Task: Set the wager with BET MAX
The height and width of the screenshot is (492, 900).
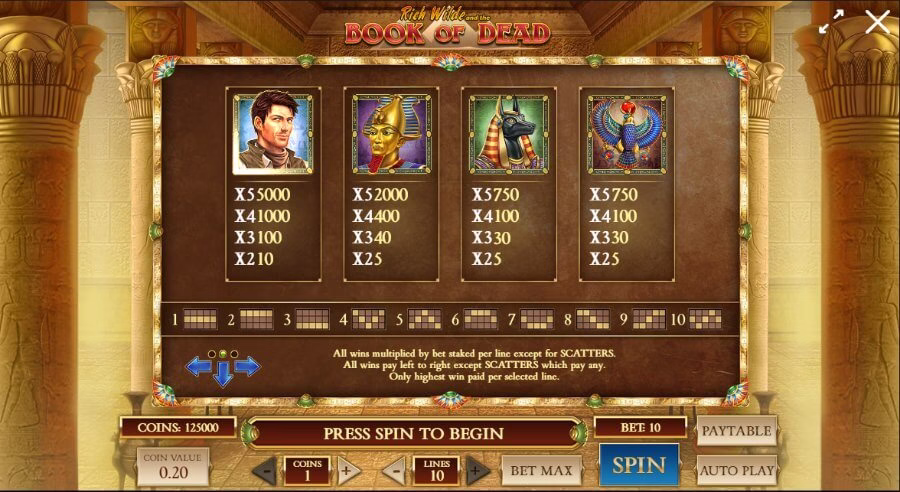Action: point(541,470)
